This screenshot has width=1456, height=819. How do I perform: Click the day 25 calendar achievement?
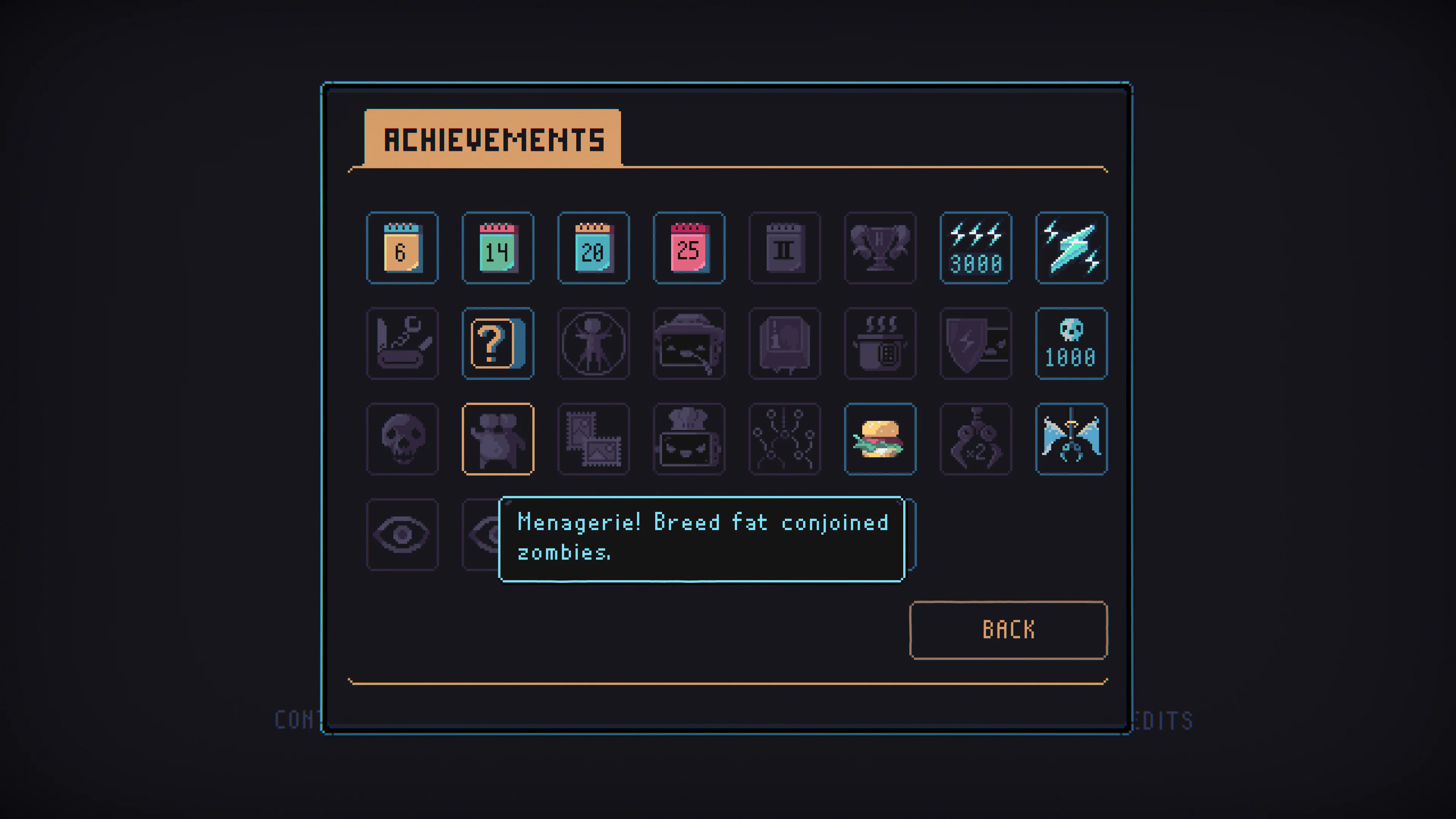coord(689,248)
